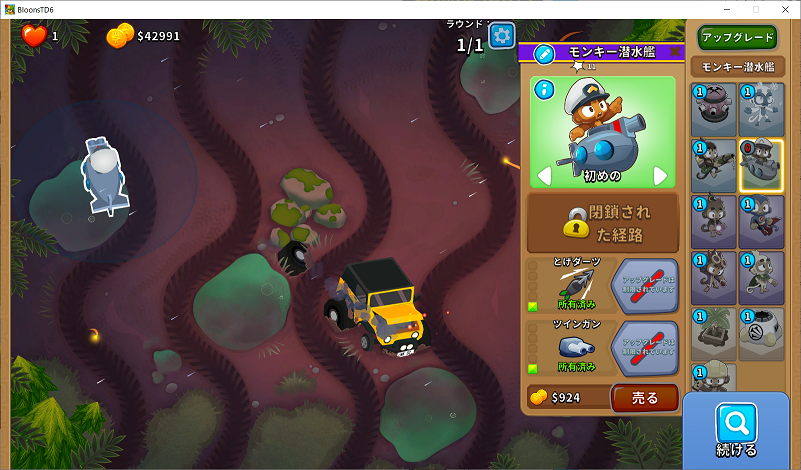801x470 pixels.
Task: Choose the highlighted Monkey Sub shop tile
Action: [x=761, y=165]
